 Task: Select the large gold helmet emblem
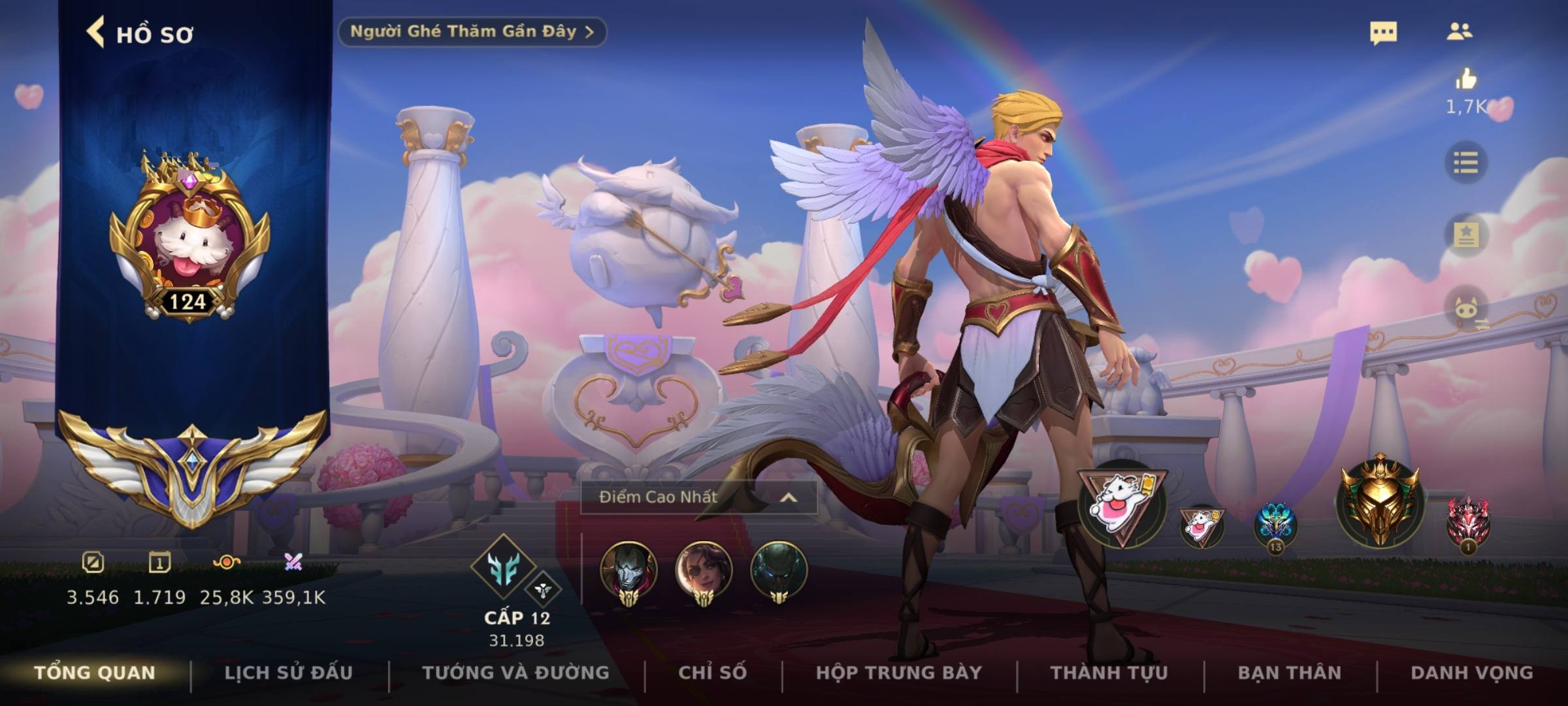coord(1379,501)
